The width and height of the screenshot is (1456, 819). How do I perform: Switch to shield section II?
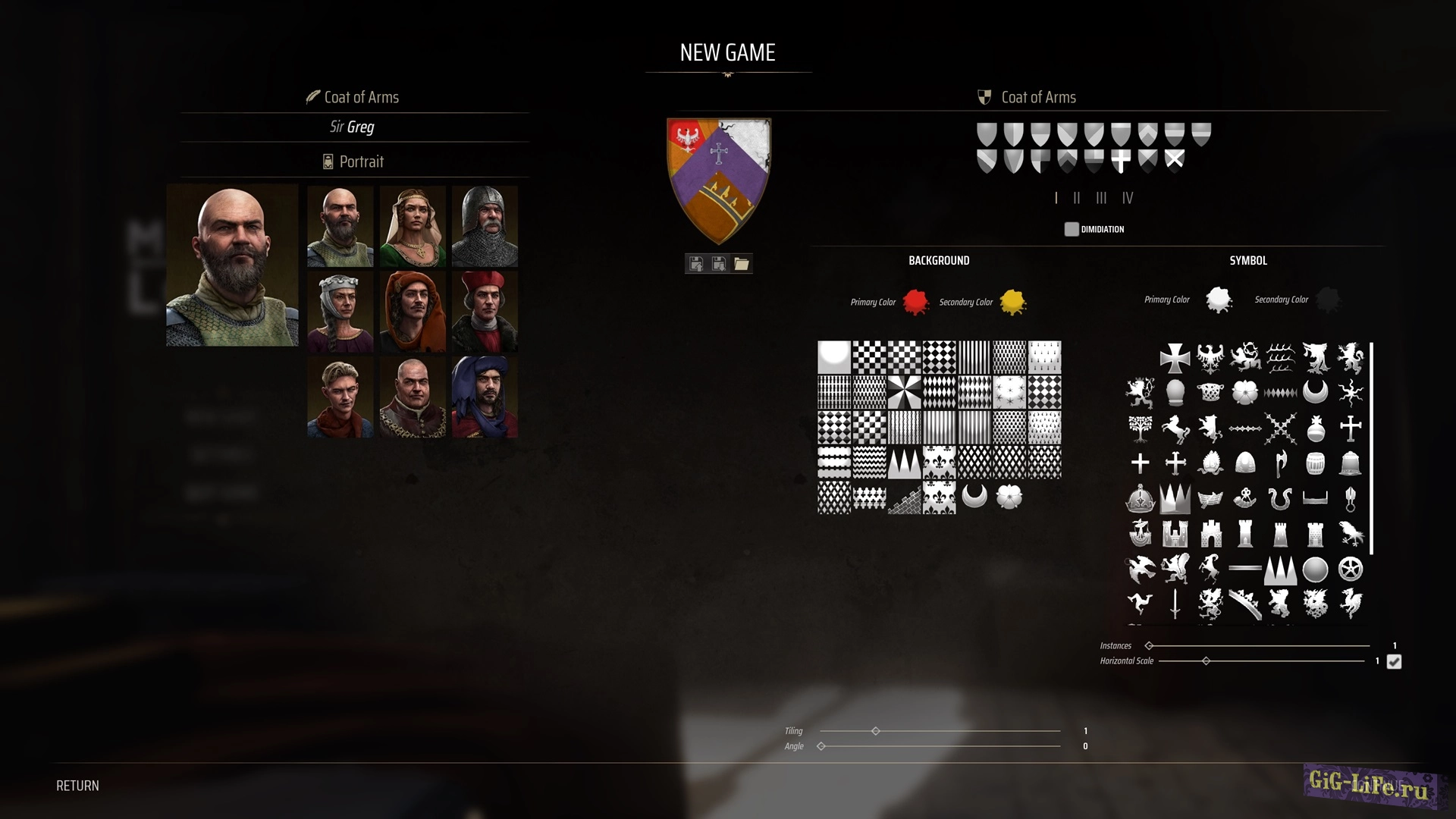[1077, 198]
